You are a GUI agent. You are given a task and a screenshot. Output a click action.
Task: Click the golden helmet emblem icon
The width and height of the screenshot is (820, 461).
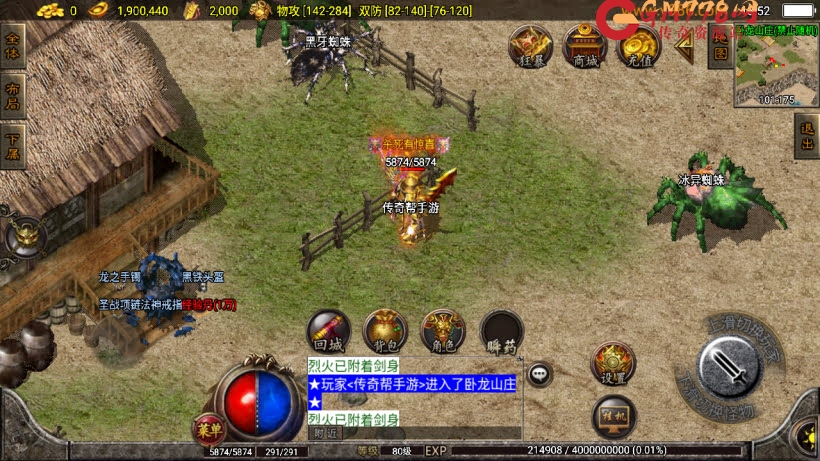[24, 237]
